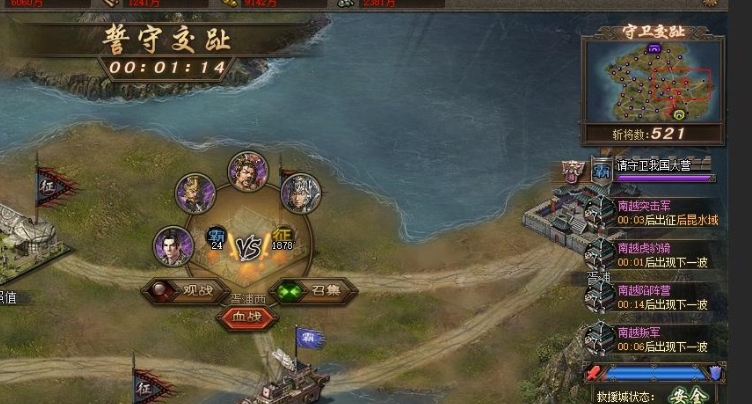This screenshot has height=404, width=752.
Task: Select the 南越陷阵营 army row
Action: [651, 297]
